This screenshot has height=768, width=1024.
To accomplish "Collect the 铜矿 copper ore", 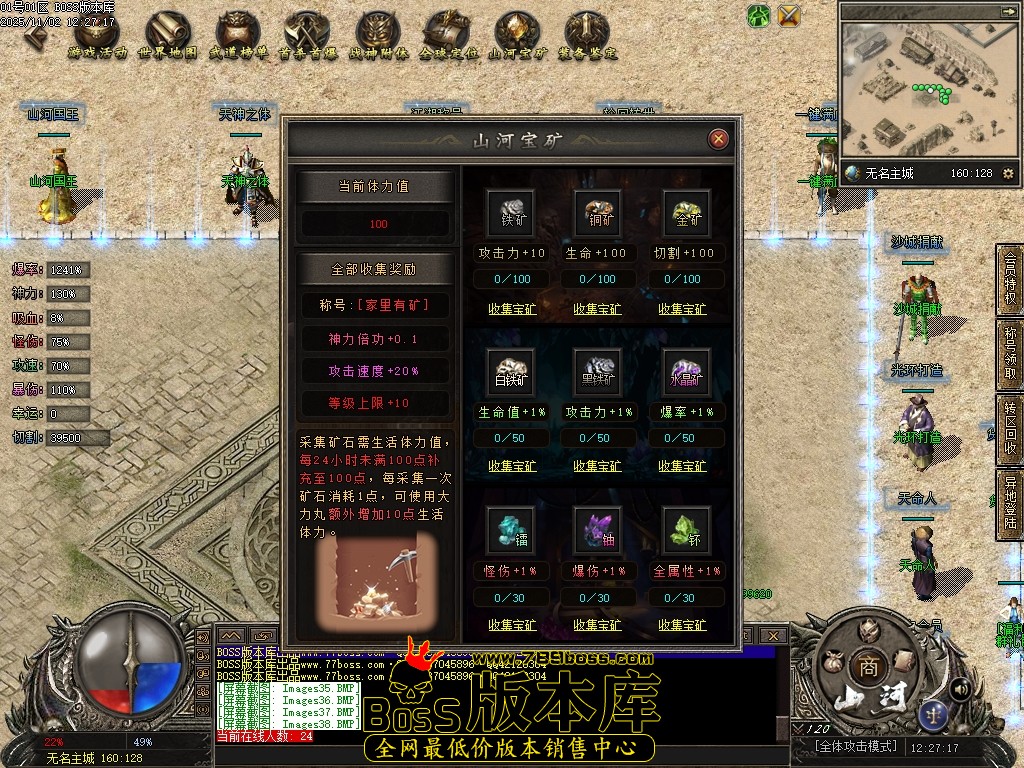I will (x=597, y=309).
